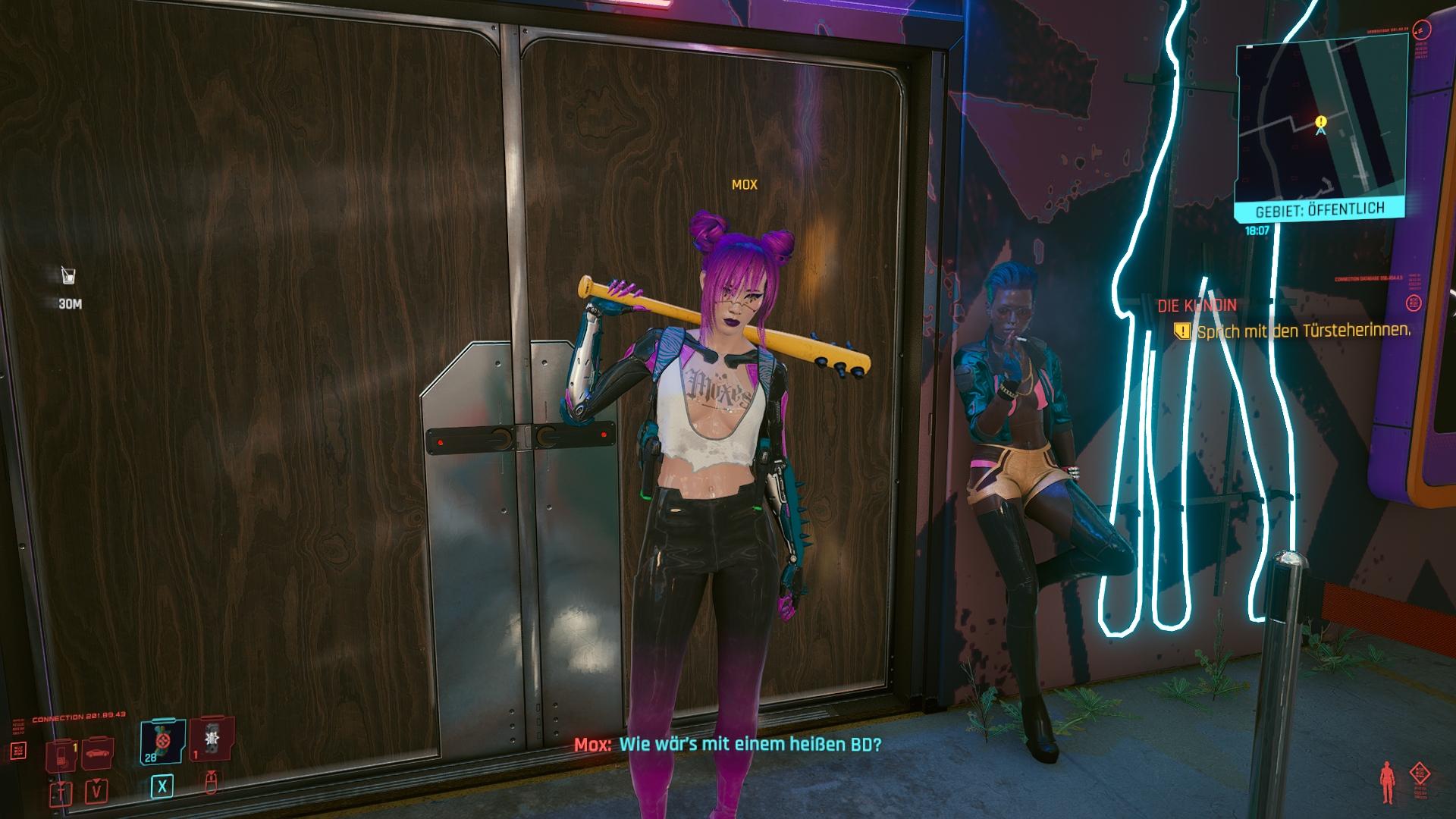Click the V key prompt icon
This screenshot has width=1456, height=819.
tap(96, 792)
